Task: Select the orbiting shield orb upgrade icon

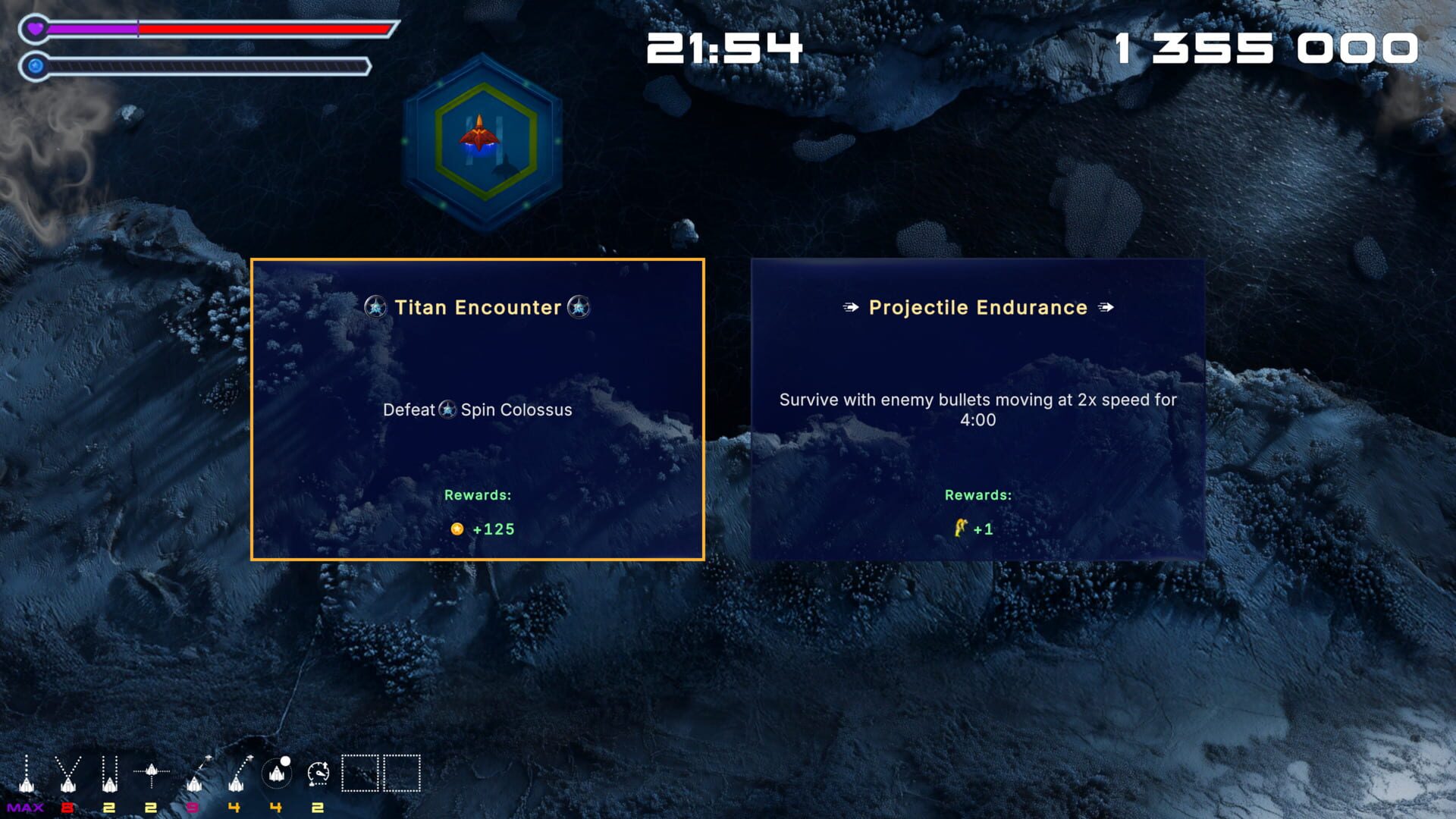Action: pos(277,773)
